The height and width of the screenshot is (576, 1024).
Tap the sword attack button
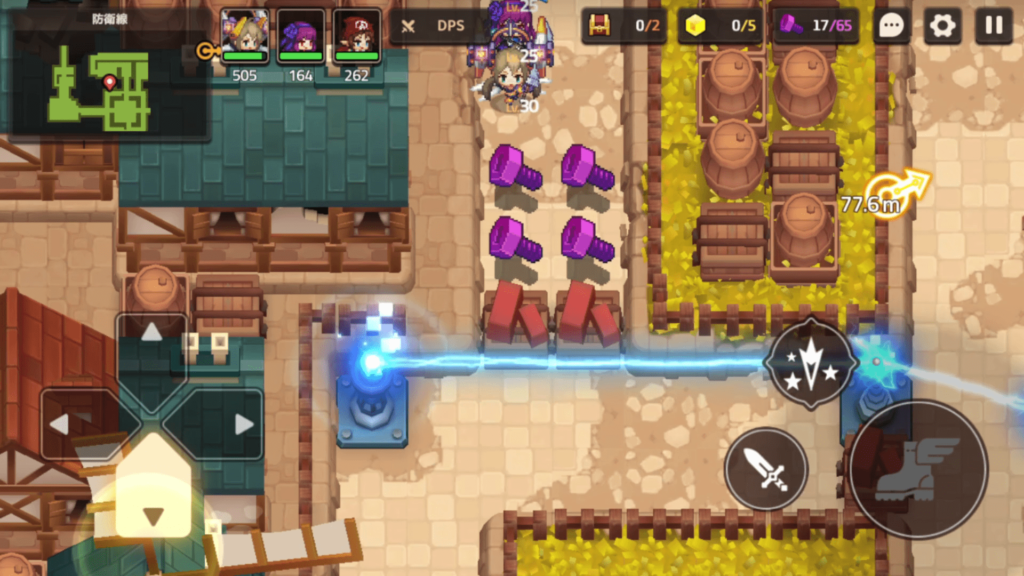765,468
